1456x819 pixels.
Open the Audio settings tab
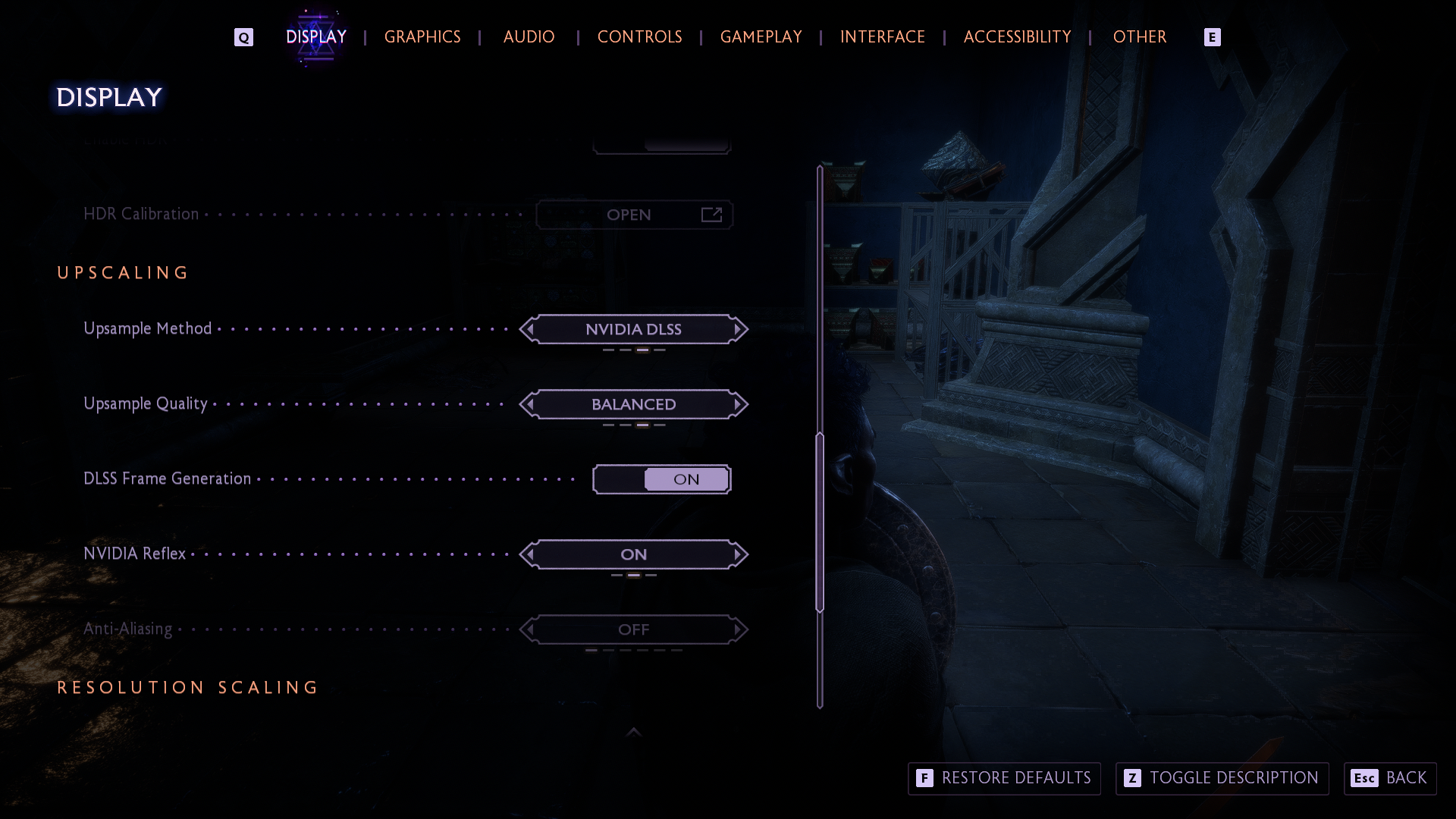529,36
